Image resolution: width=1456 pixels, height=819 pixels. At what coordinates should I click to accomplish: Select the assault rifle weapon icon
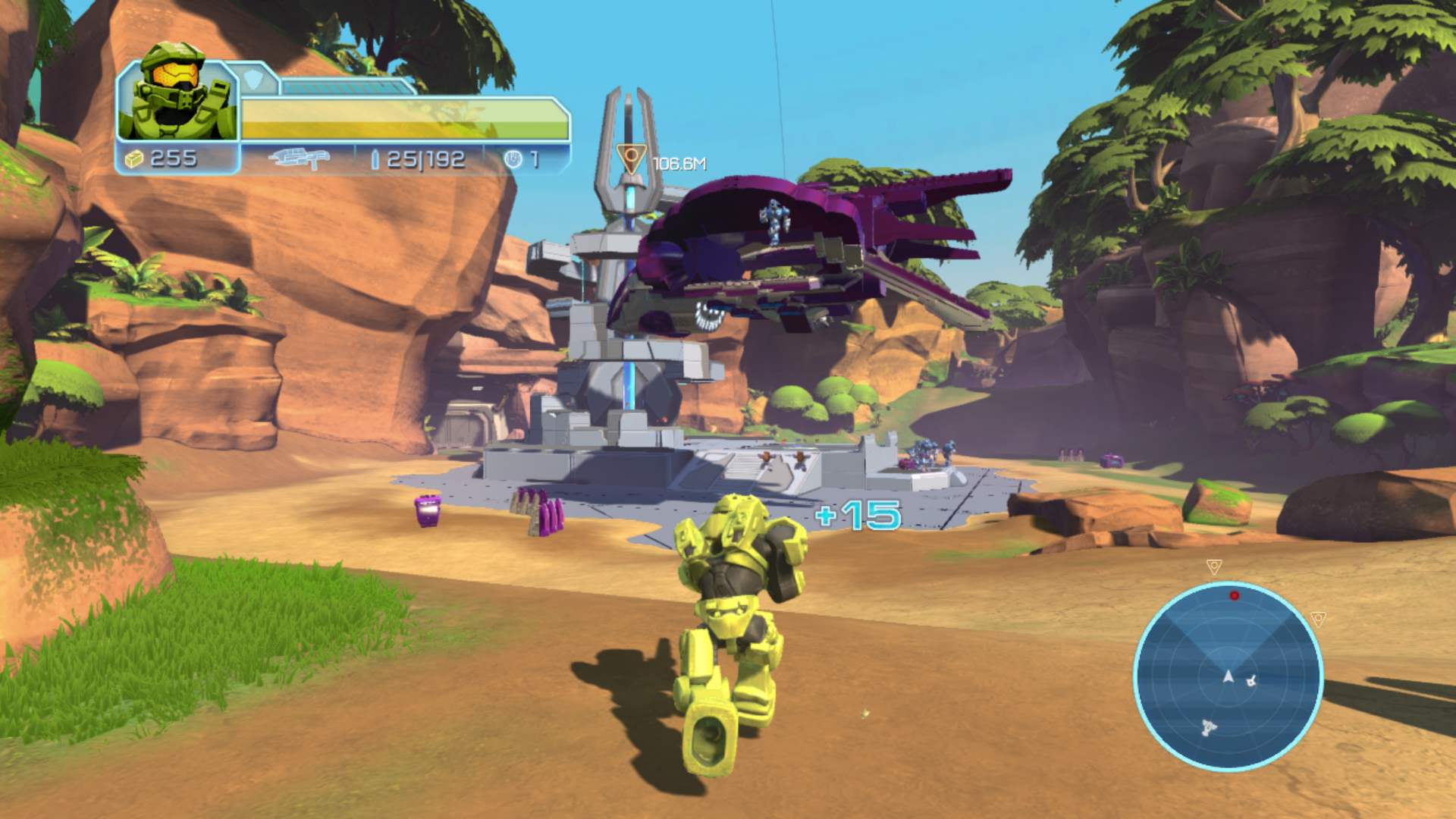point(300,158)
